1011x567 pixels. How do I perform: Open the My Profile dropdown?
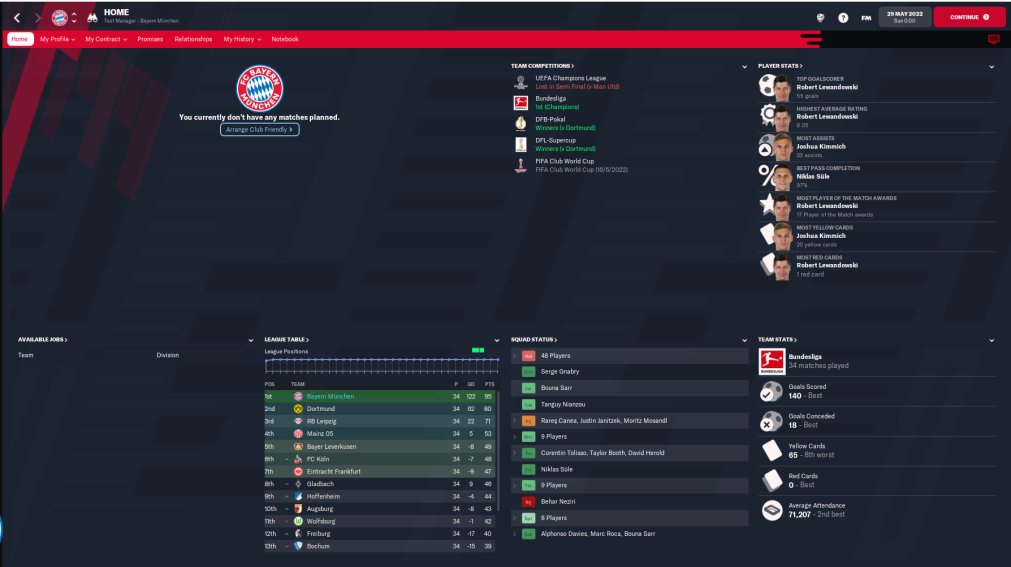57,39
